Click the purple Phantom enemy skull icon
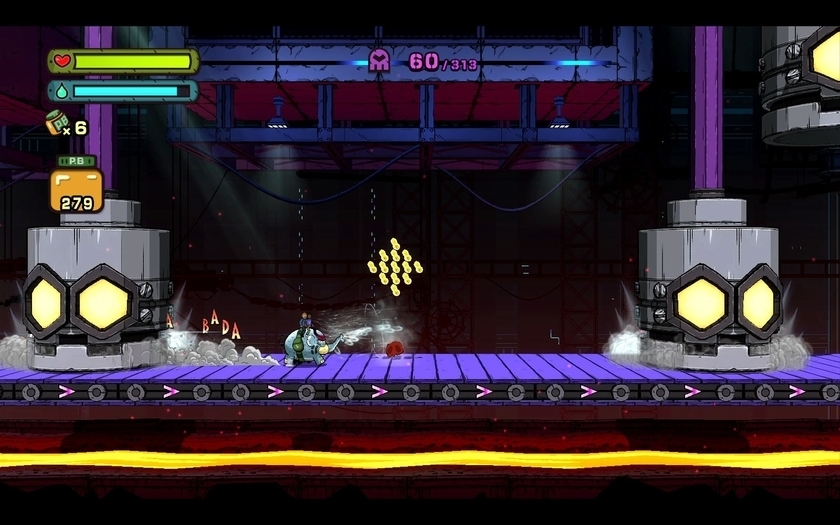 coord(380,61)
